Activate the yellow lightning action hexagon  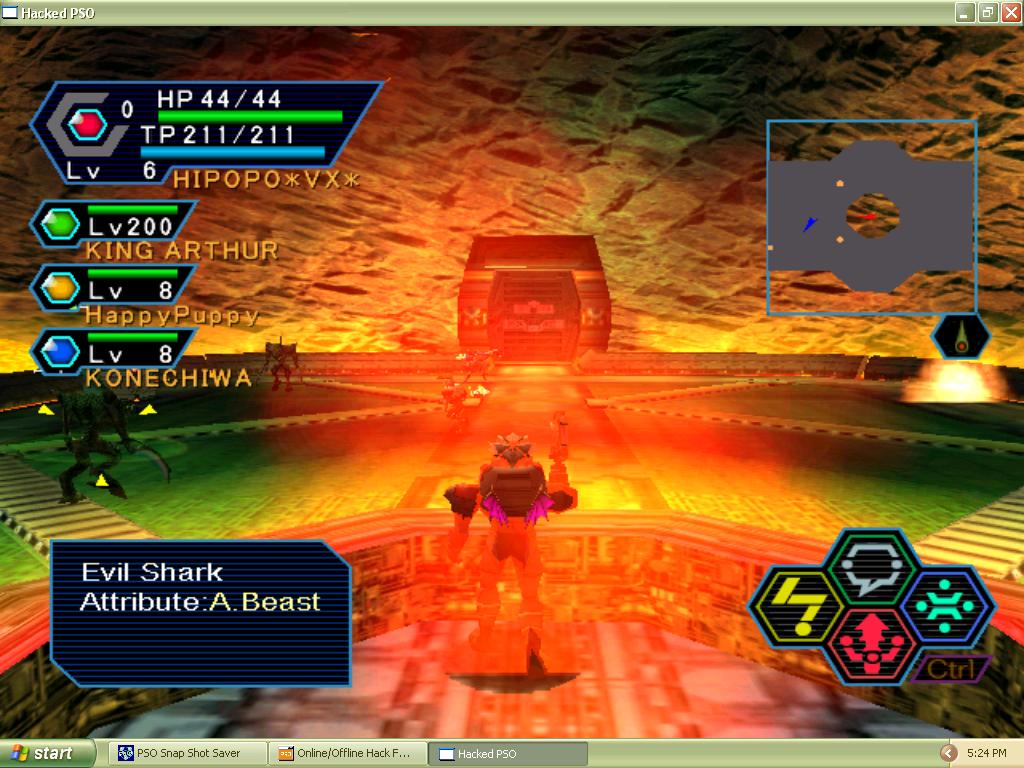pos(797,608)
